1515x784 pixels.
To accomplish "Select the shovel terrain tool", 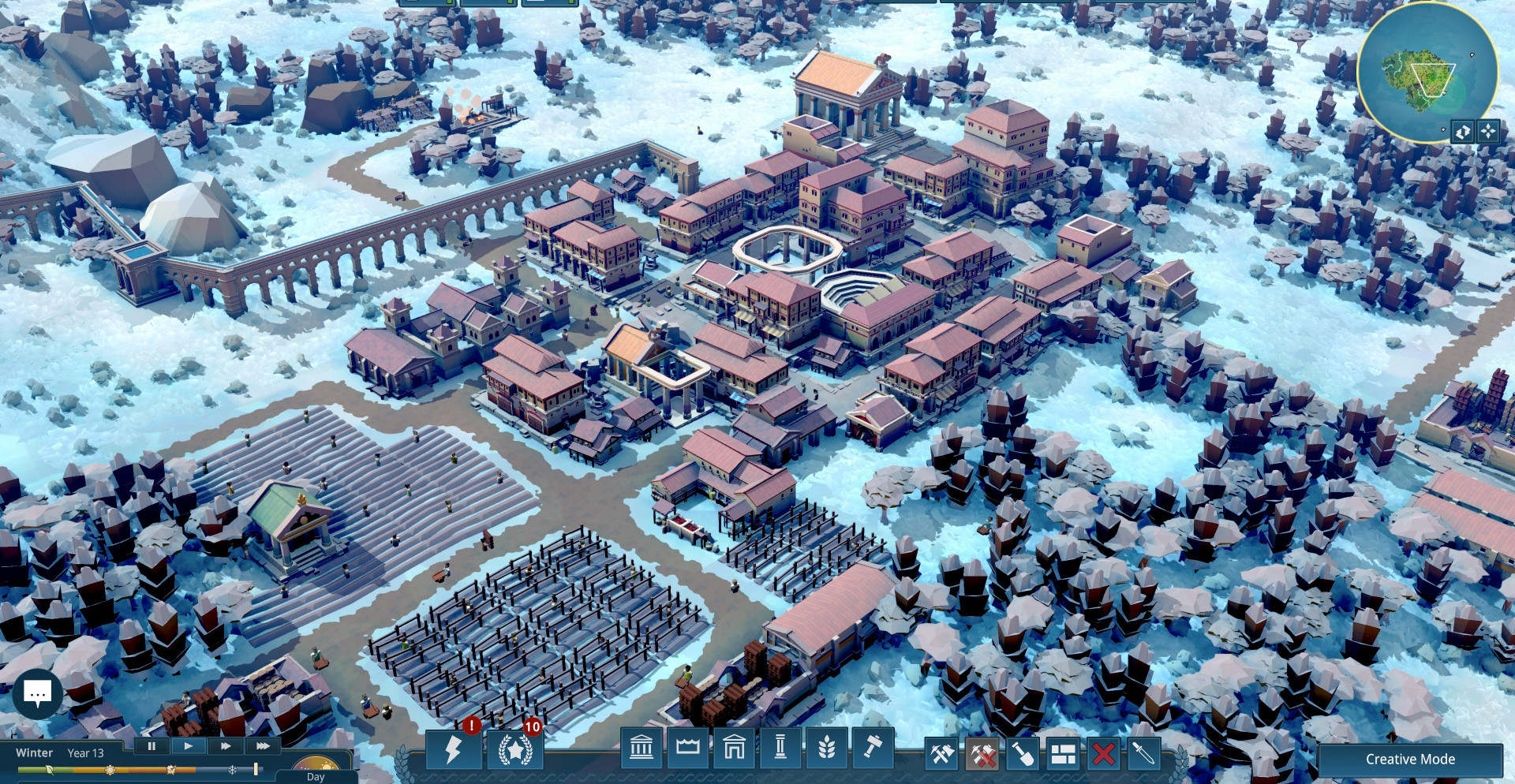I will coord(1023,755).
